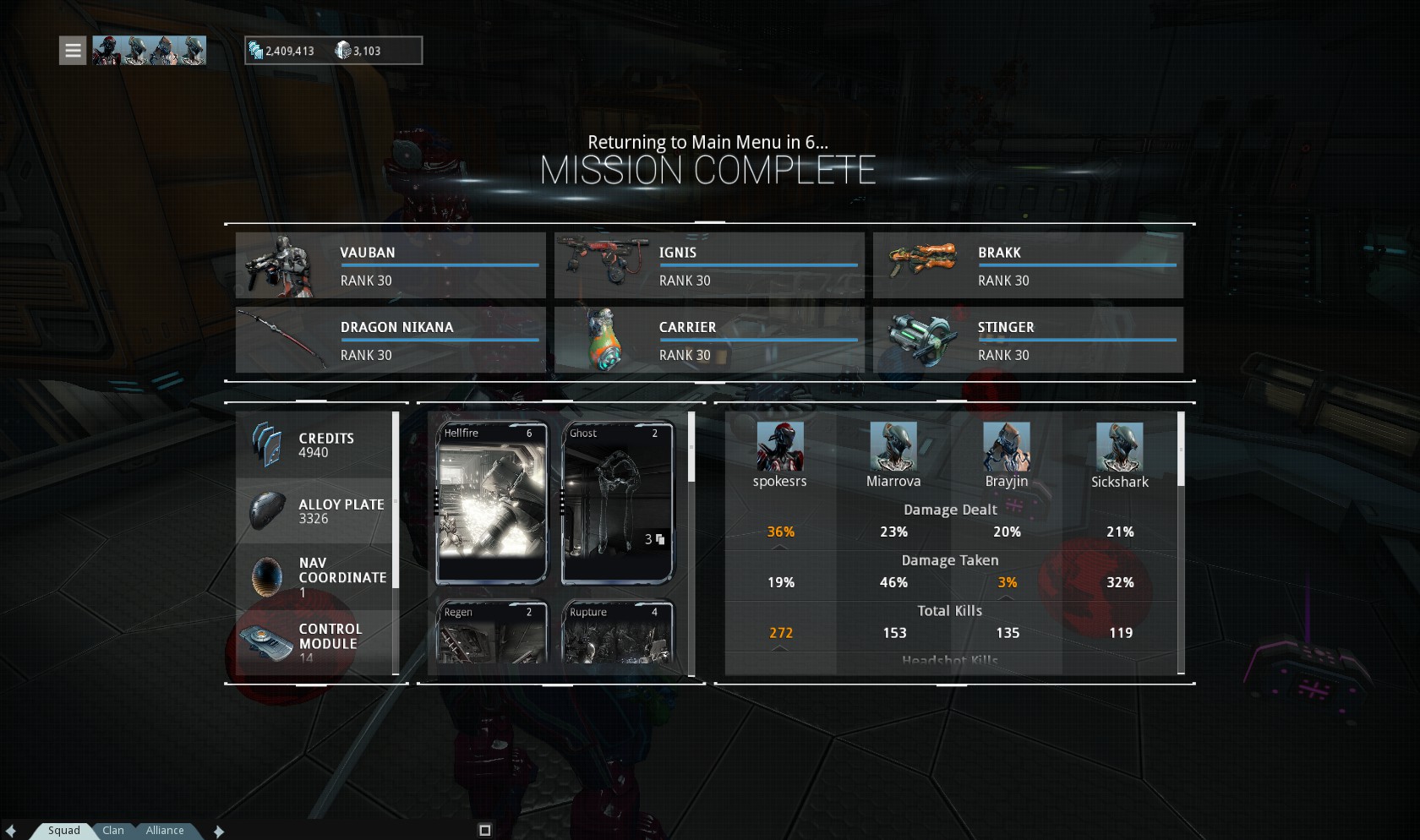1420x840 pixels.
Task: Select the Ignis weapon panel
Action: 709,265
